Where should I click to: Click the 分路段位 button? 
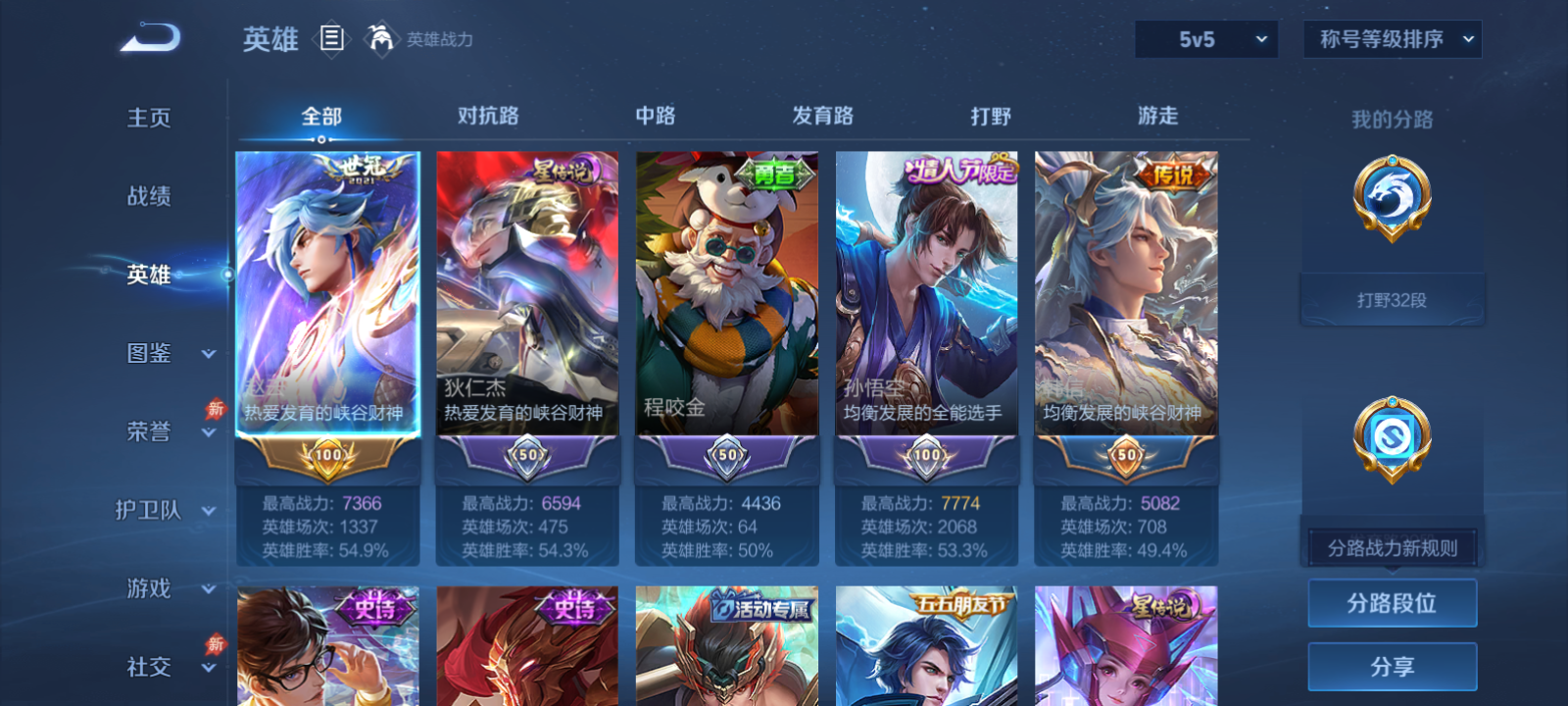coord(1392,602)
